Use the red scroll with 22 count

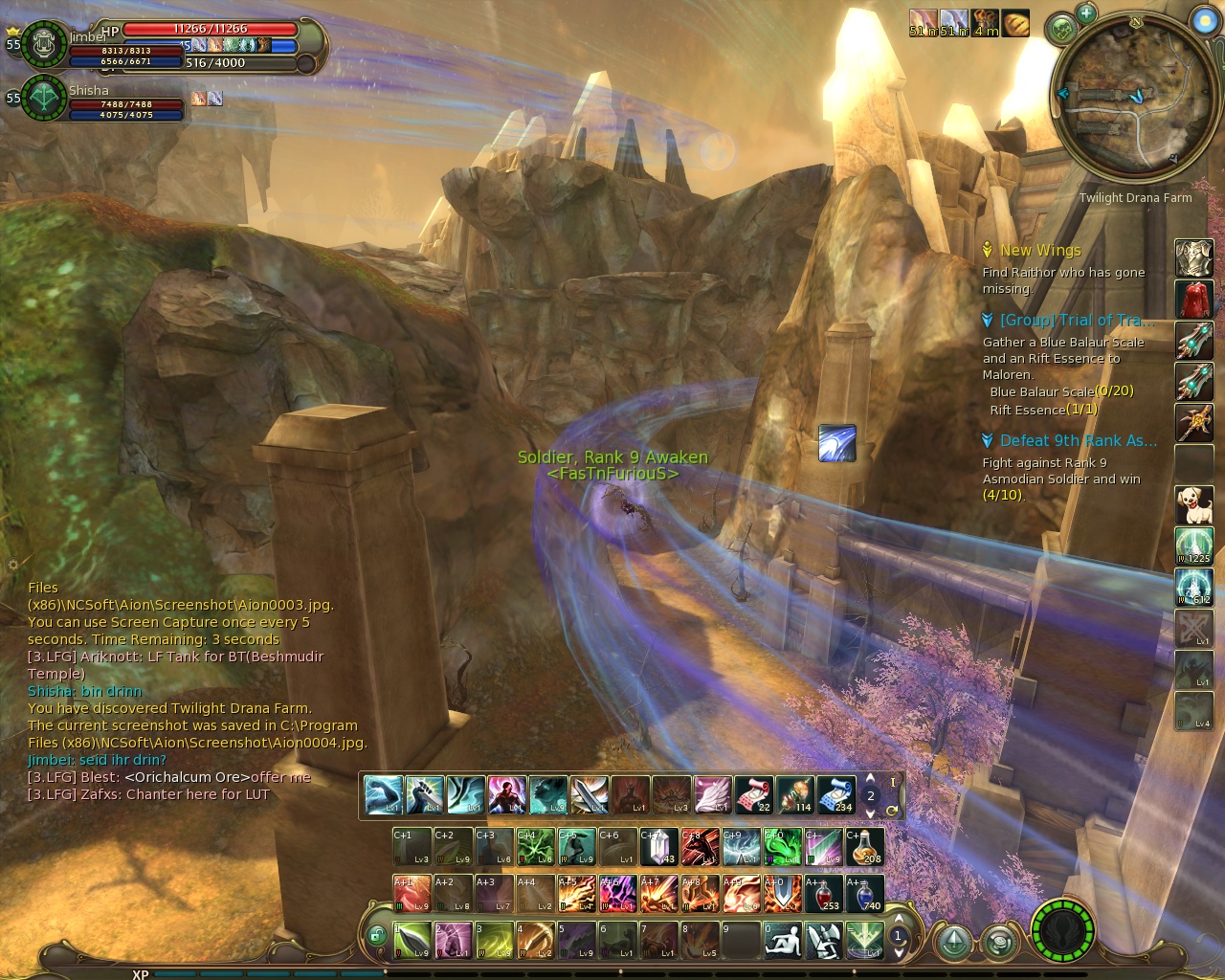tap(753, 794)
